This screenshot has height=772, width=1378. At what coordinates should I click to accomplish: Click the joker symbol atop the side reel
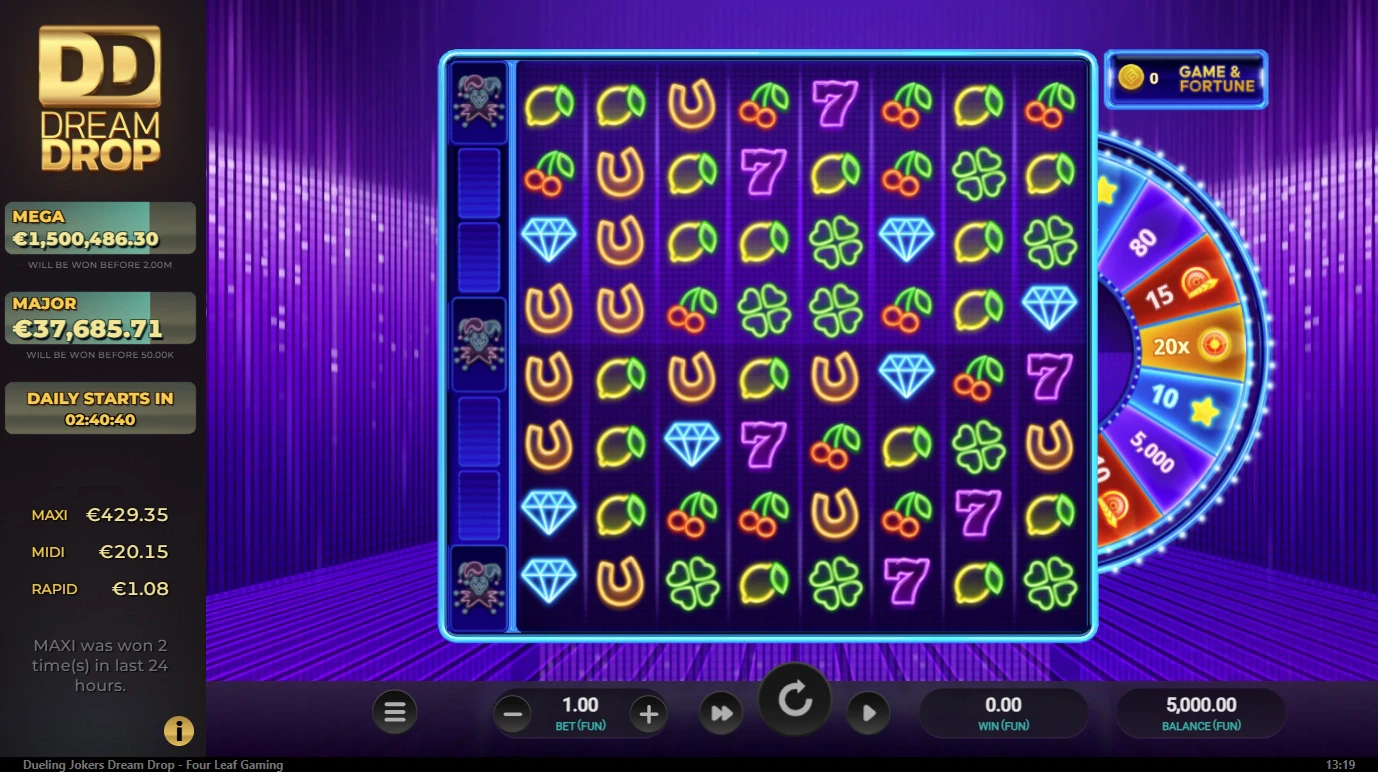pyautogui.click(x=479, y=104)
